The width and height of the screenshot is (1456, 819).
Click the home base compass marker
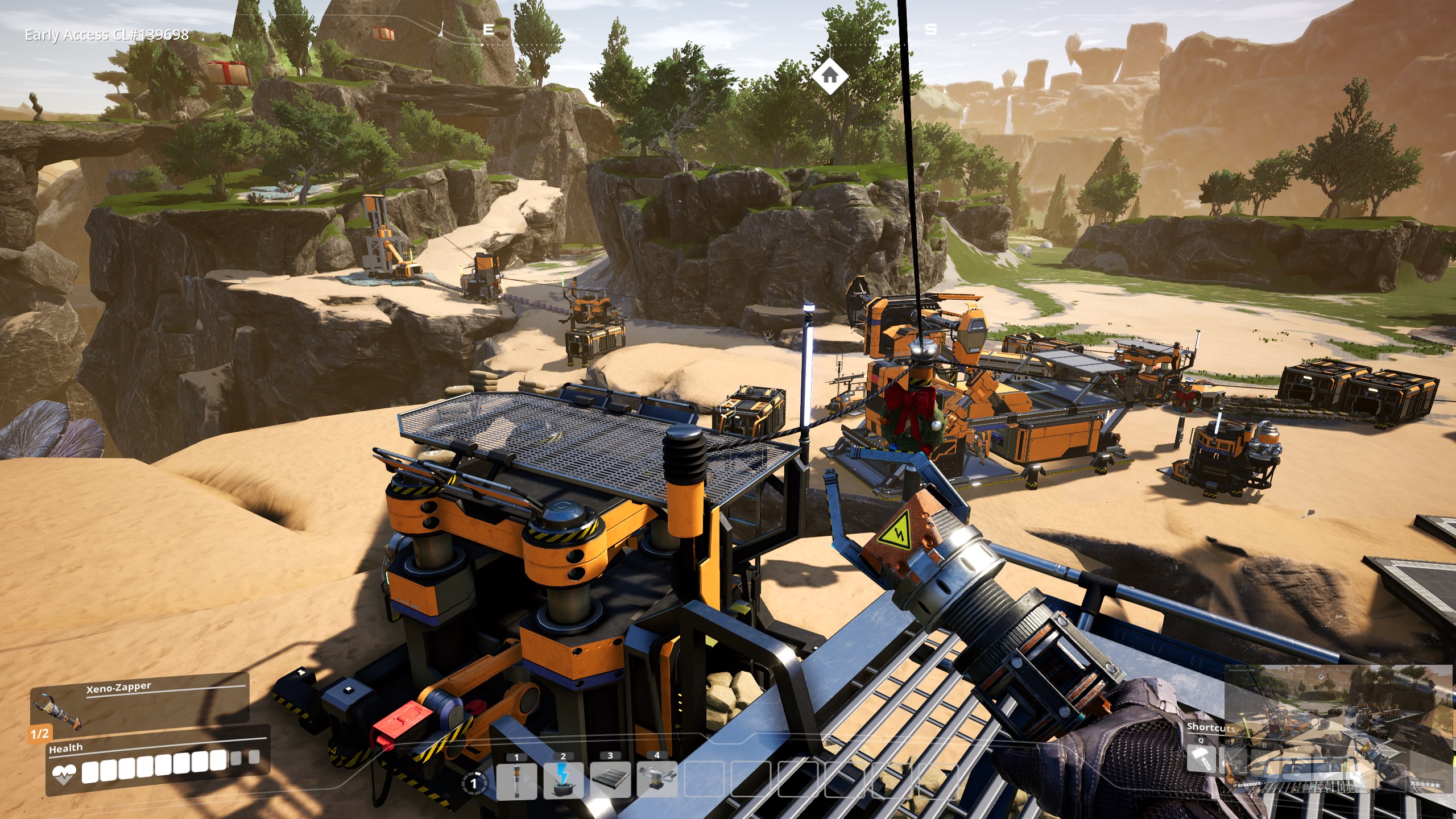(829, 75)
